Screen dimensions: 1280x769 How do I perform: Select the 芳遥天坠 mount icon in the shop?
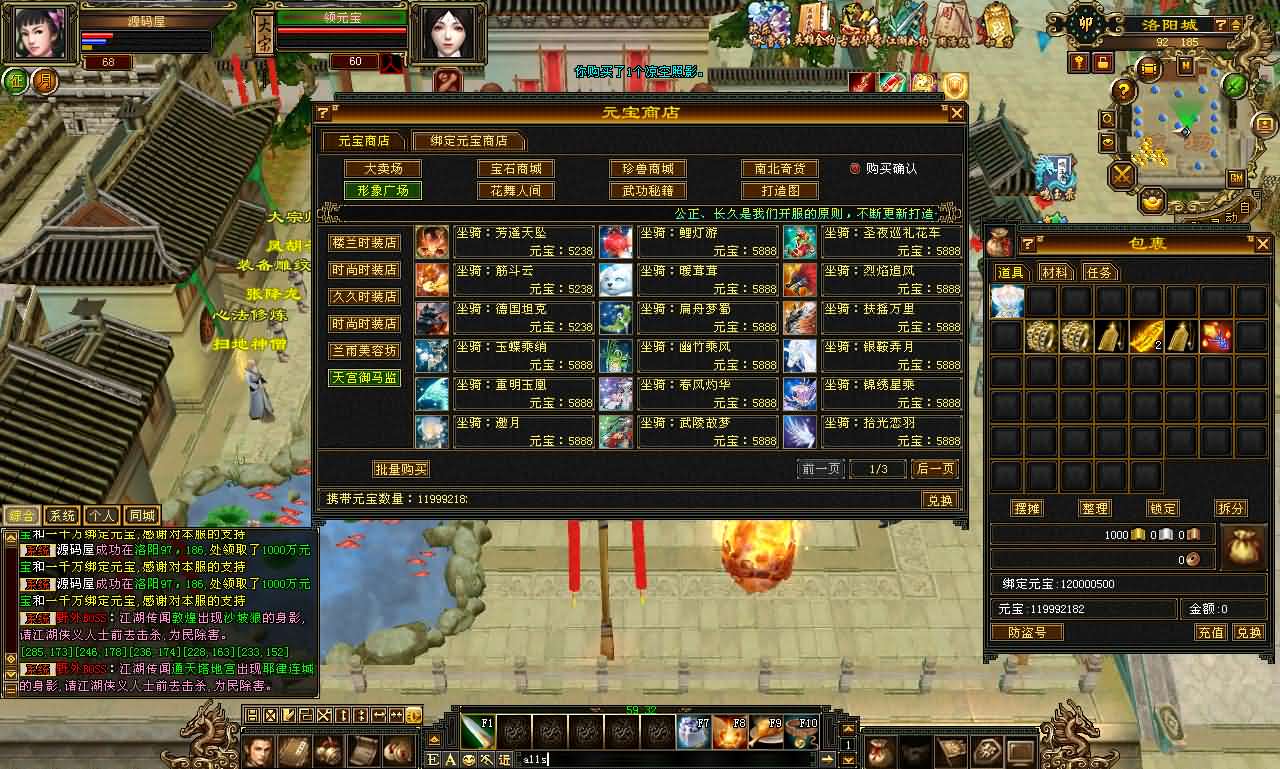coord(431,241)
